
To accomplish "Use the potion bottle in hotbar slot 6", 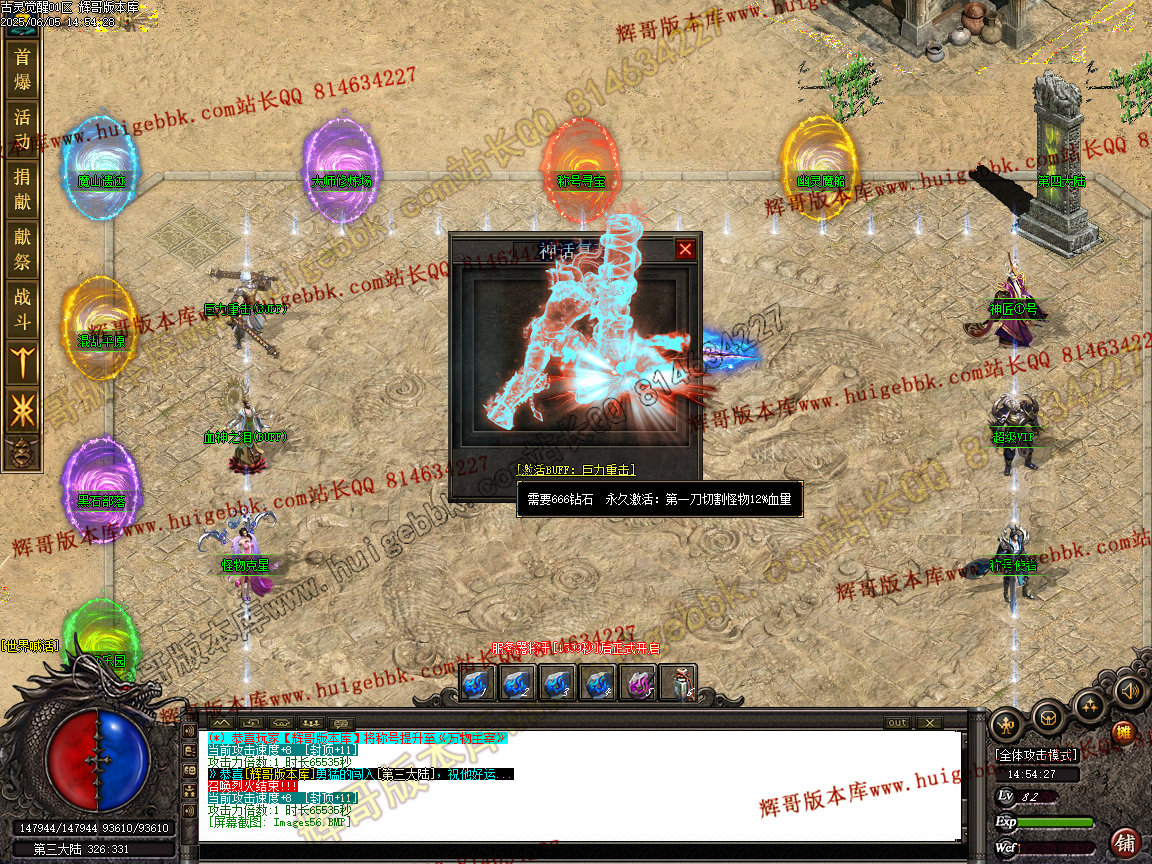I will (x=678, y=684).
